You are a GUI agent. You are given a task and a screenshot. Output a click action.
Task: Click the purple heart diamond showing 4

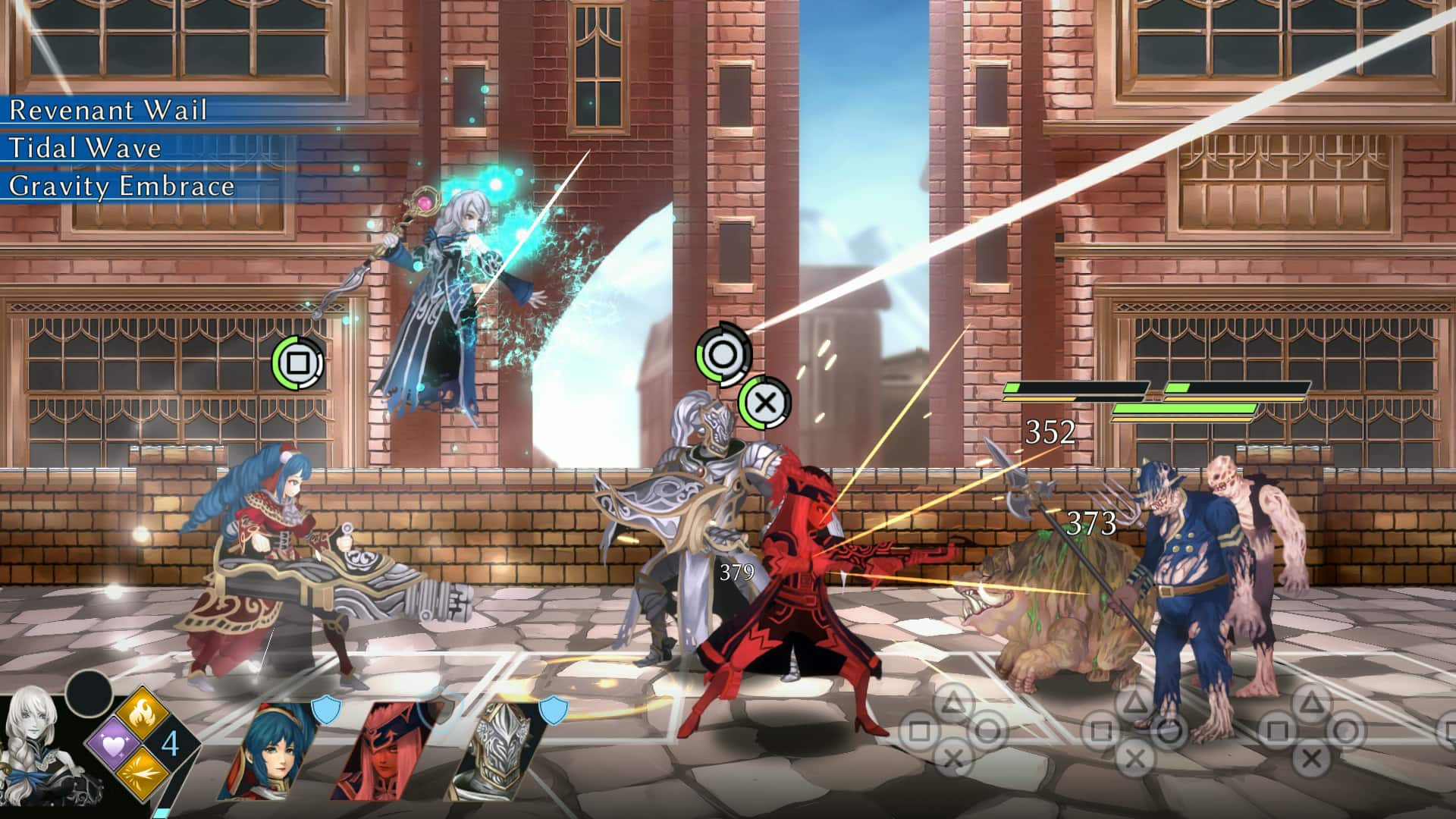(x=114, y=743)
